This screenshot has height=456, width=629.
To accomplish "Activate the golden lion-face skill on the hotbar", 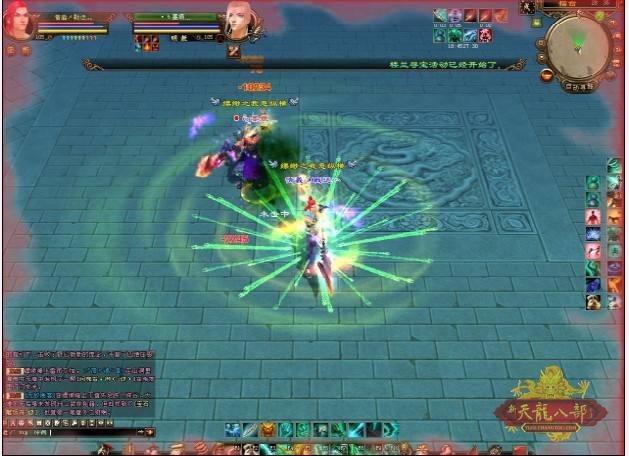I will tap(269, 430).
